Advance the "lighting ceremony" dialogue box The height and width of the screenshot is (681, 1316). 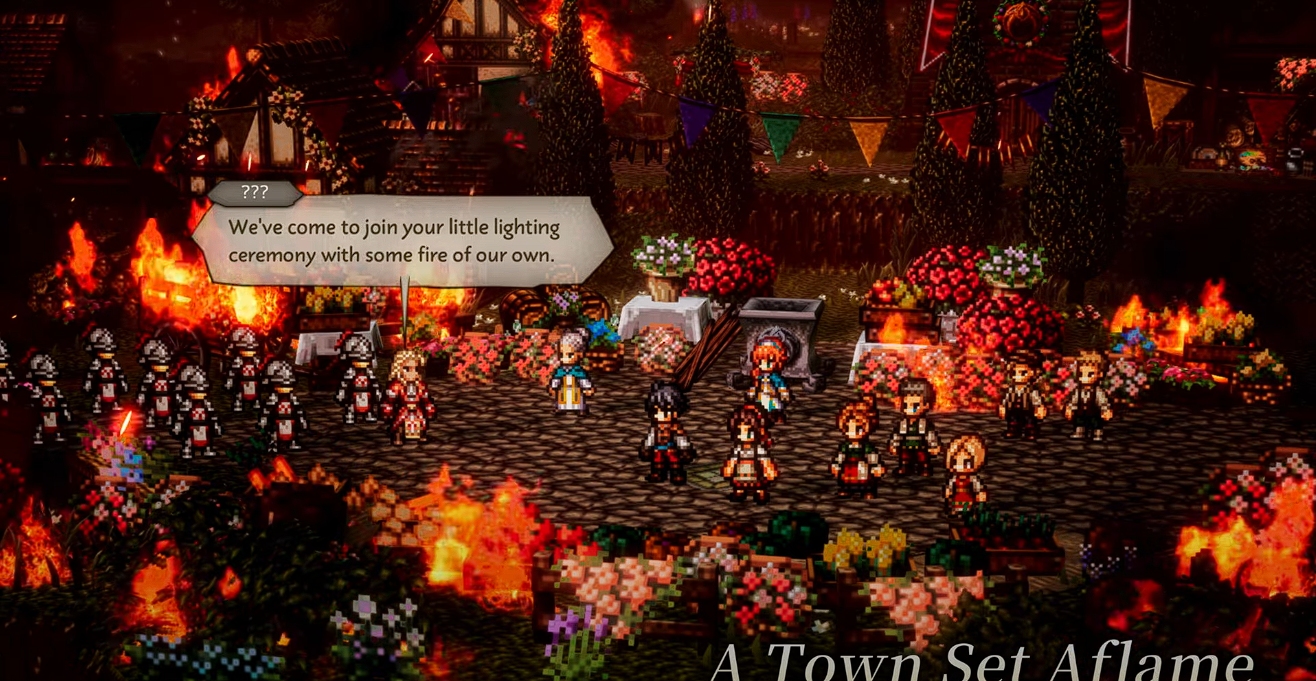pos(400,241)
